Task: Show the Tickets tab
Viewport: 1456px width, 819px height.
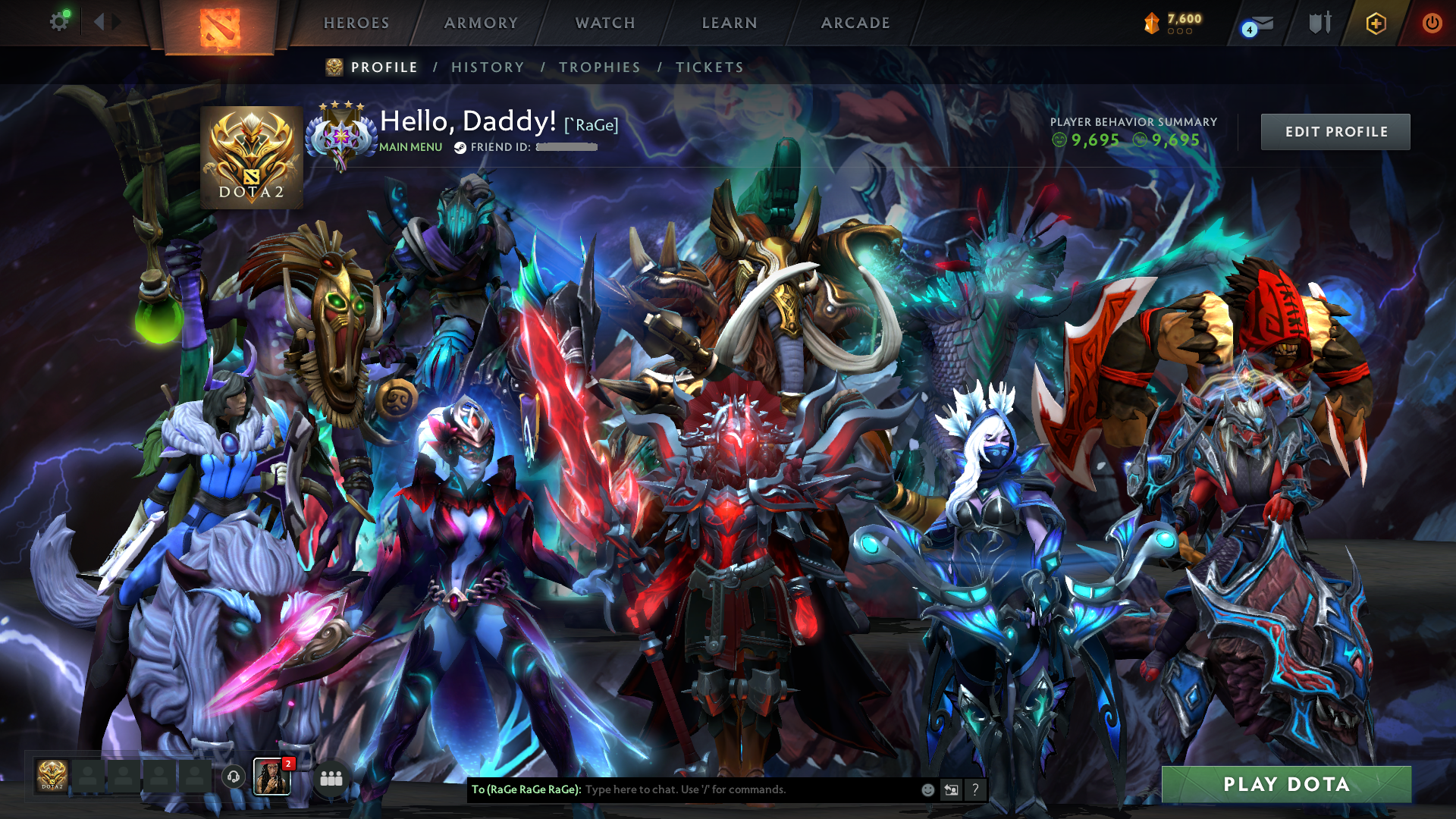Action: tap(710, 67)
